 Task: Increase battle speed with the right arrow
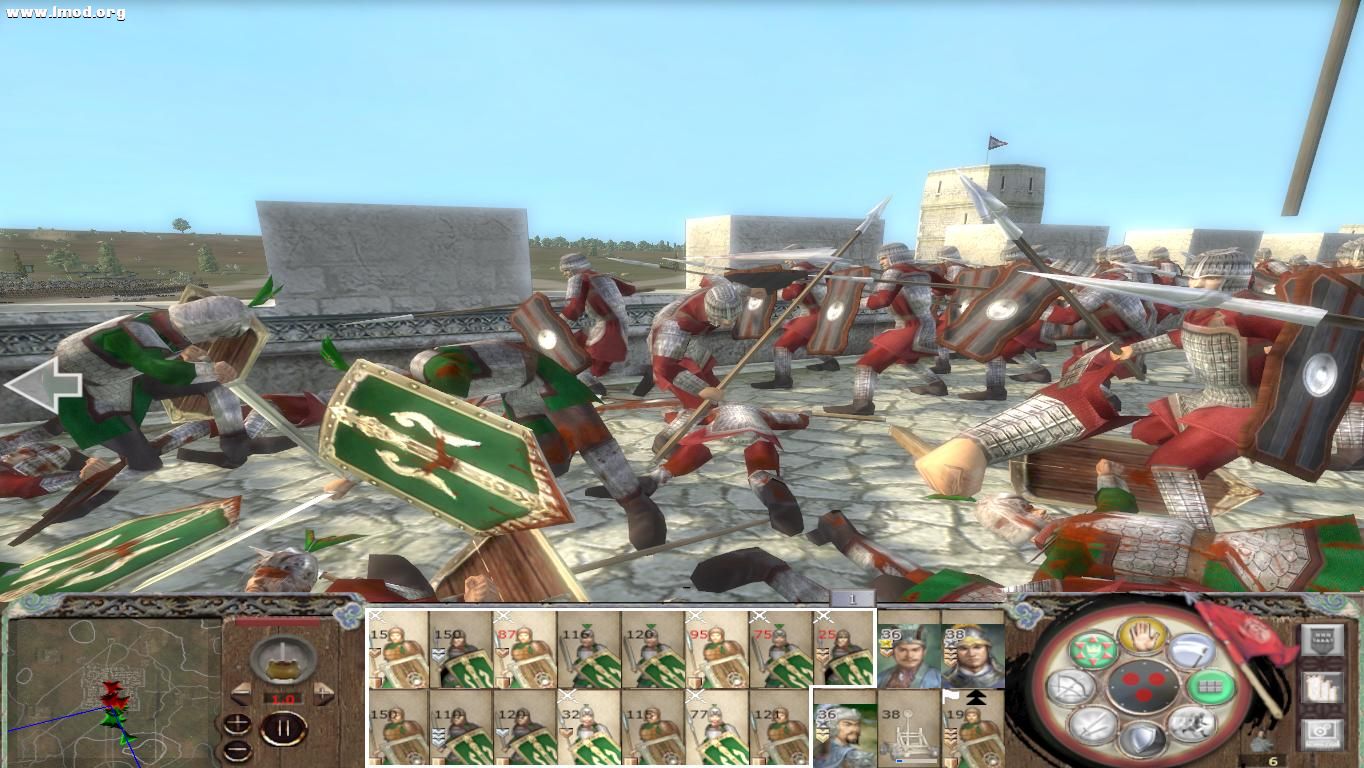coord(324,694)
